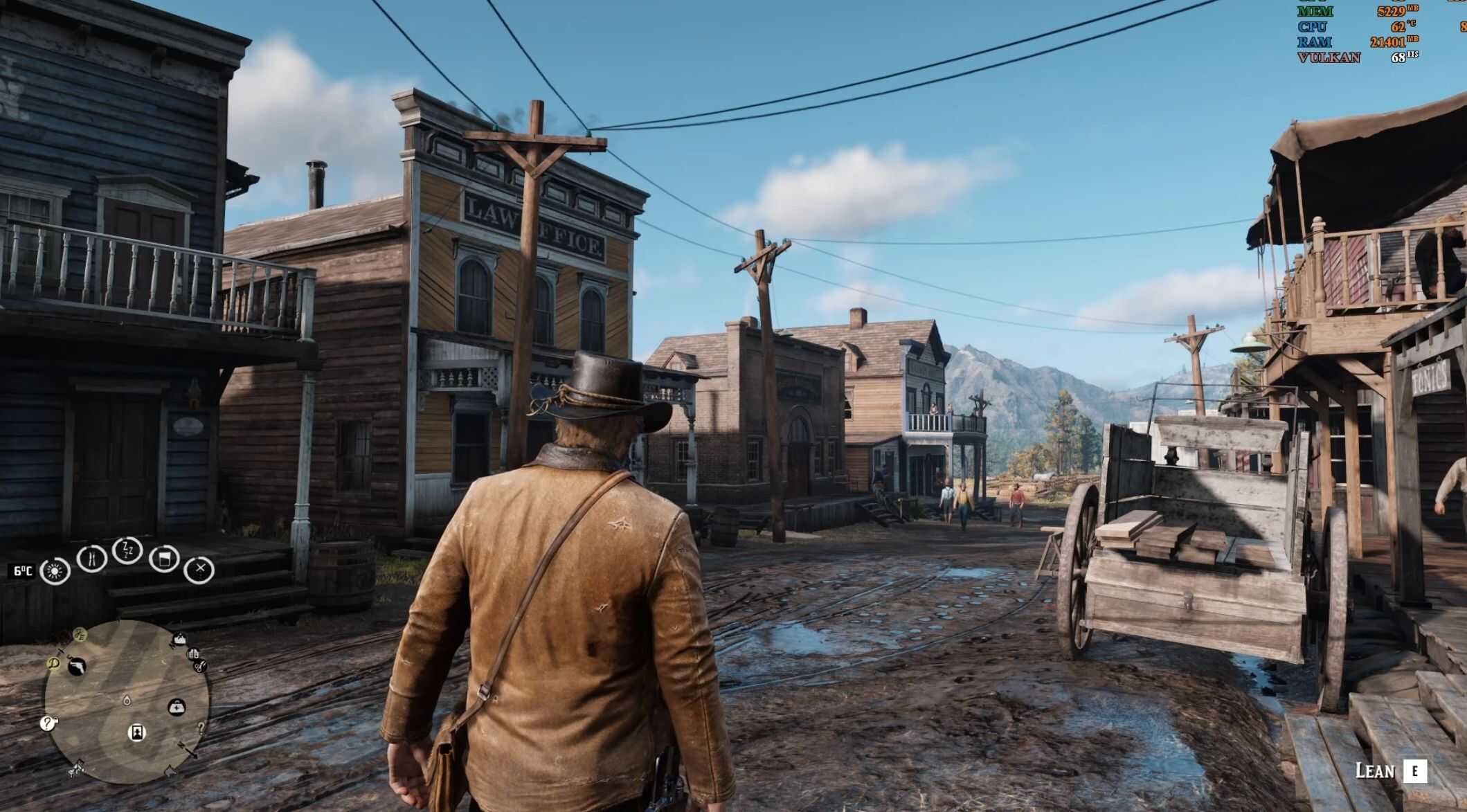The height and width of the screenshot is (812, 1467).
Task: Select the drinking glass thirst icon
Action: click(x=164, y=559)
